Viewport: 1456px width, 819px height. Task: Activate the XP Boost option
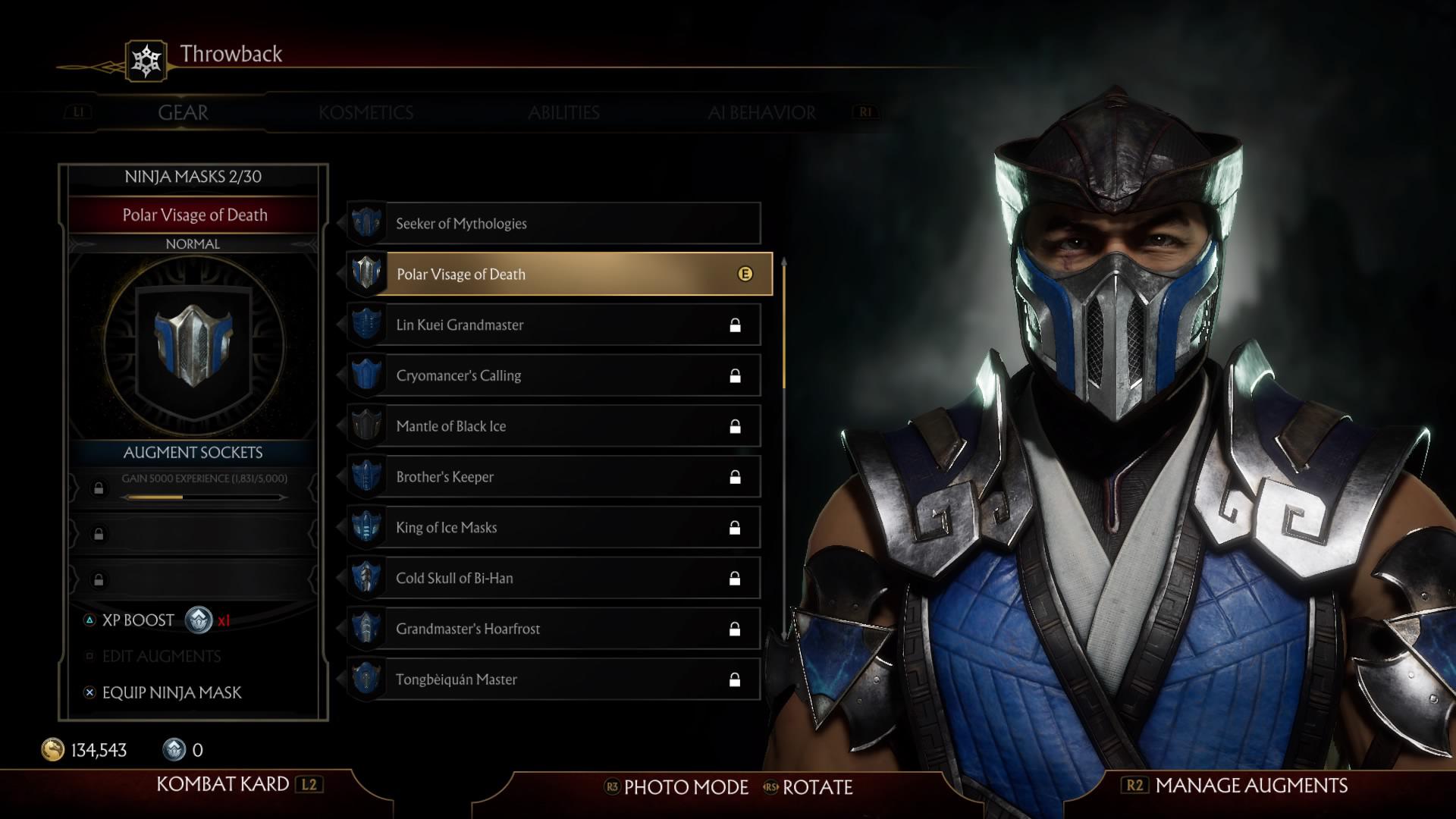point(139,620)
